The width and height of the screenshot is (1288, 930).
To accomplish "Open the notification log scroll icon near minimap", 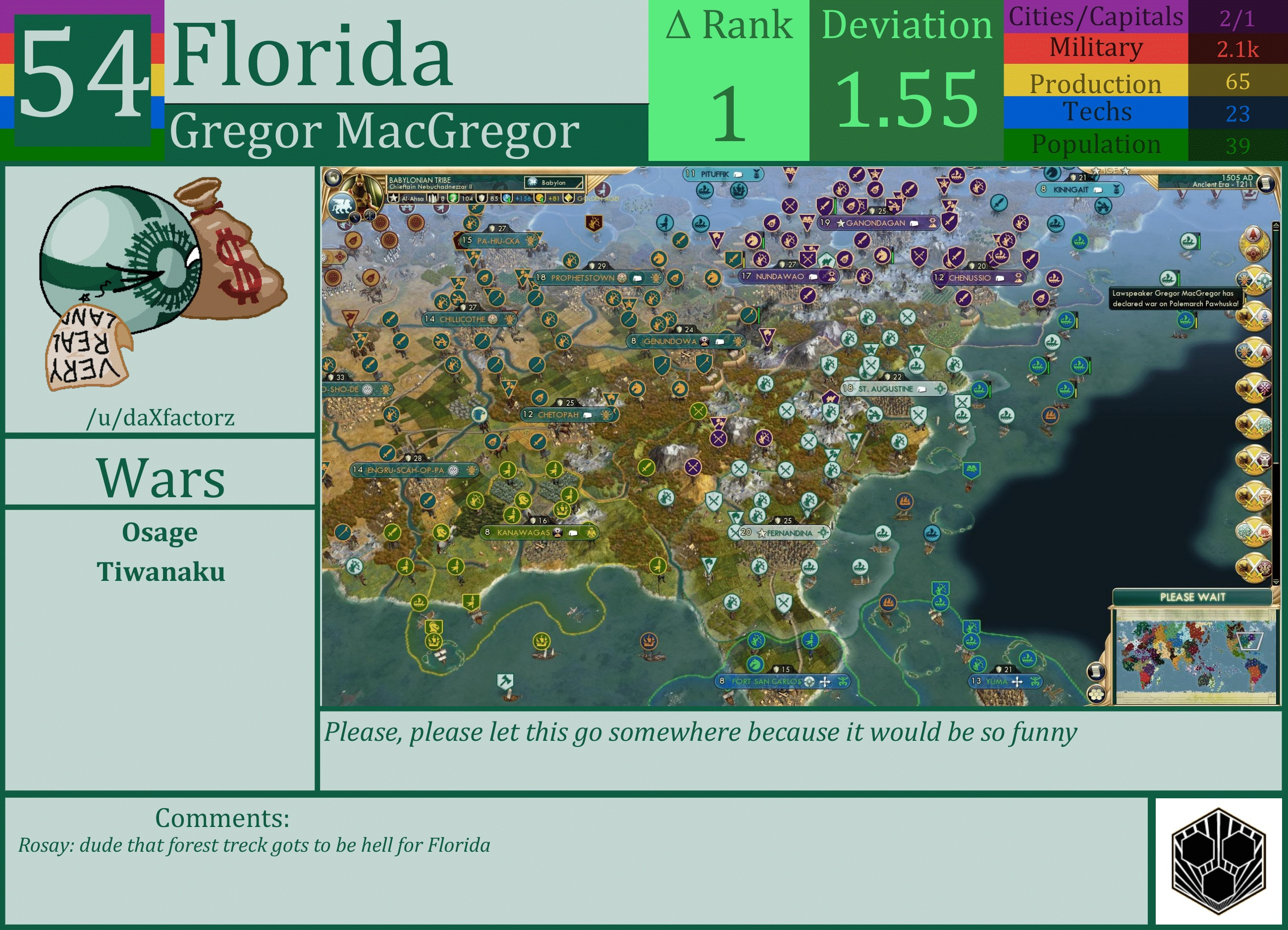I will tap(1097, 672).
